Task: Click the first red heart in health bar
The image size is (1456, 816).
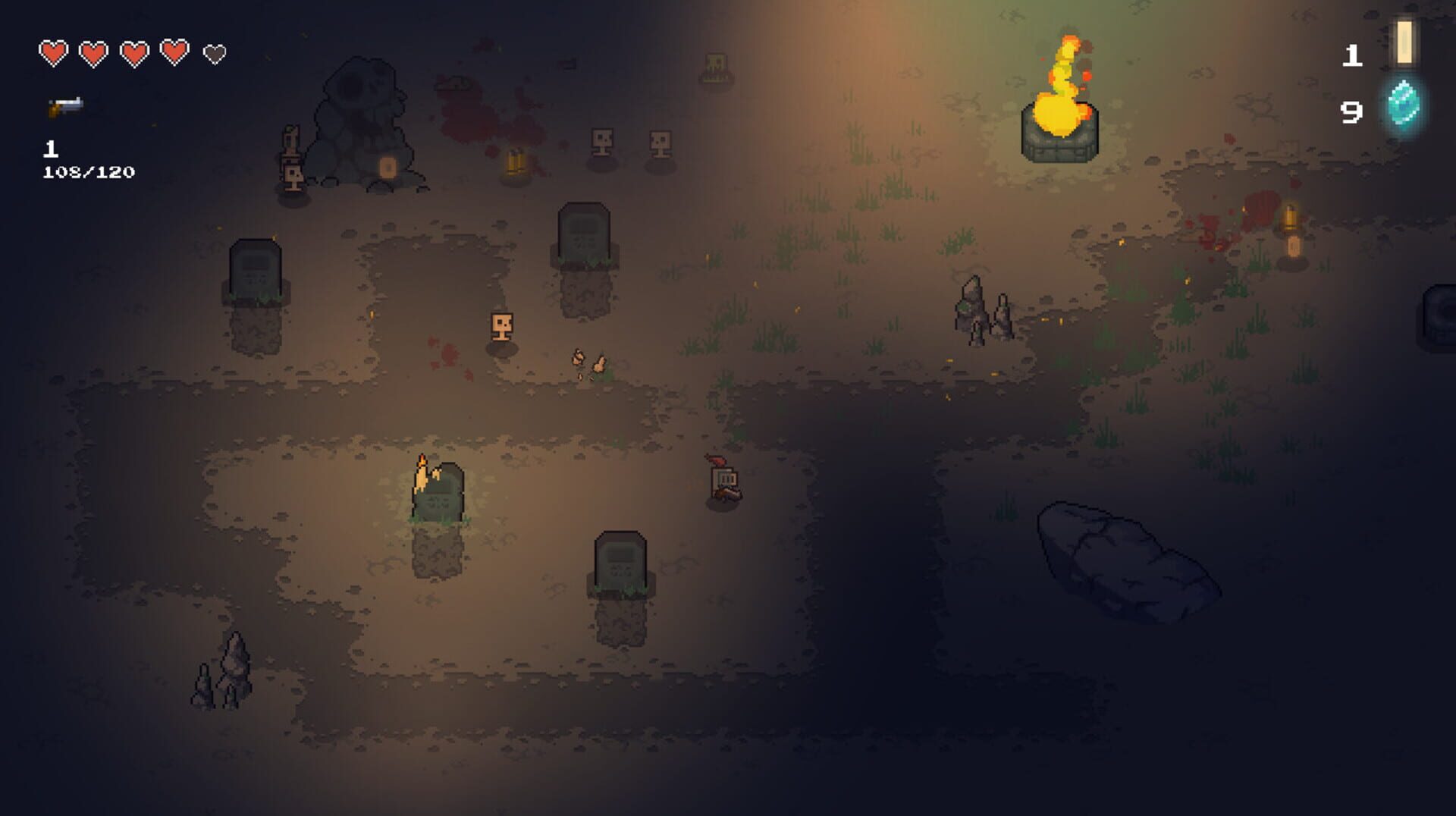Action: (x=52, y=53)
